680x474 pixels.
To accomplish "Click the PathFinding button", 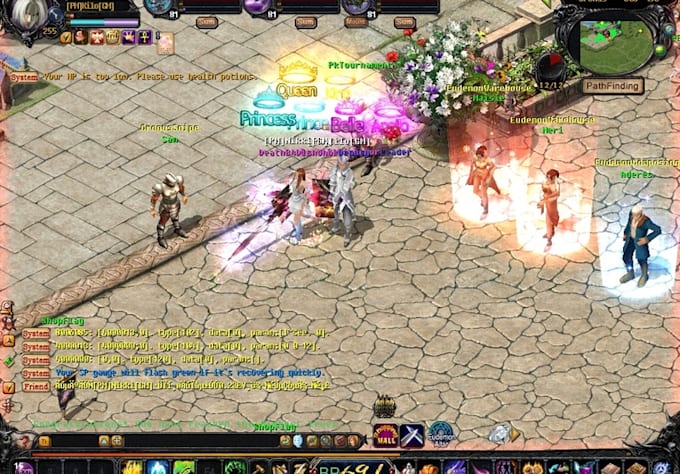I will [612, 86].
